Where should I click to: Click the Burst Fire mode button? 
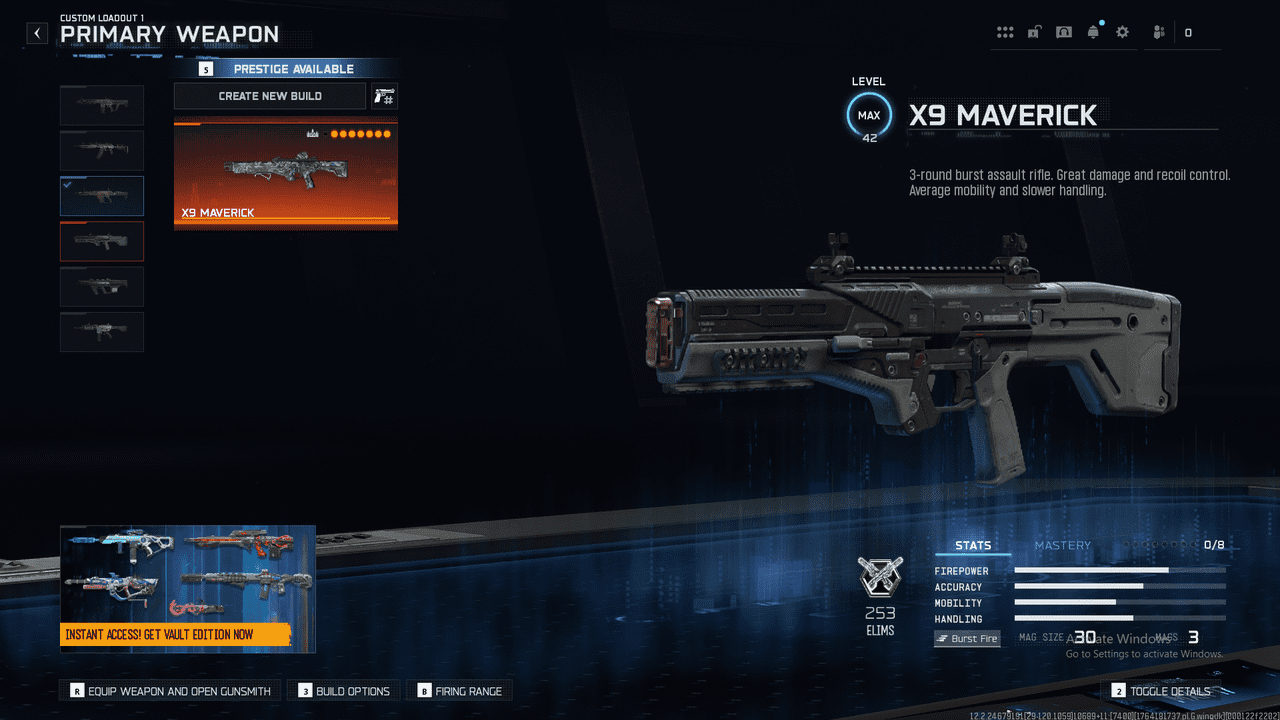pyautogui.click(x=967, y=638)
